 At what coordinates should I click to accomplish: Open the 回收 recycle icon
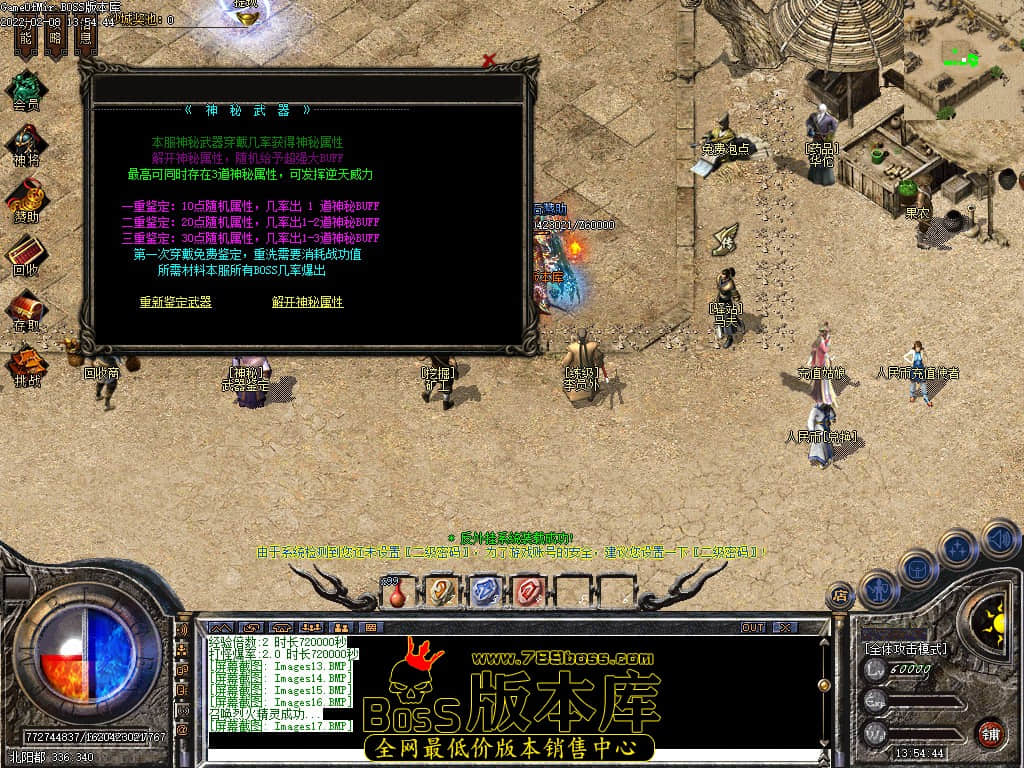(26, 254)
